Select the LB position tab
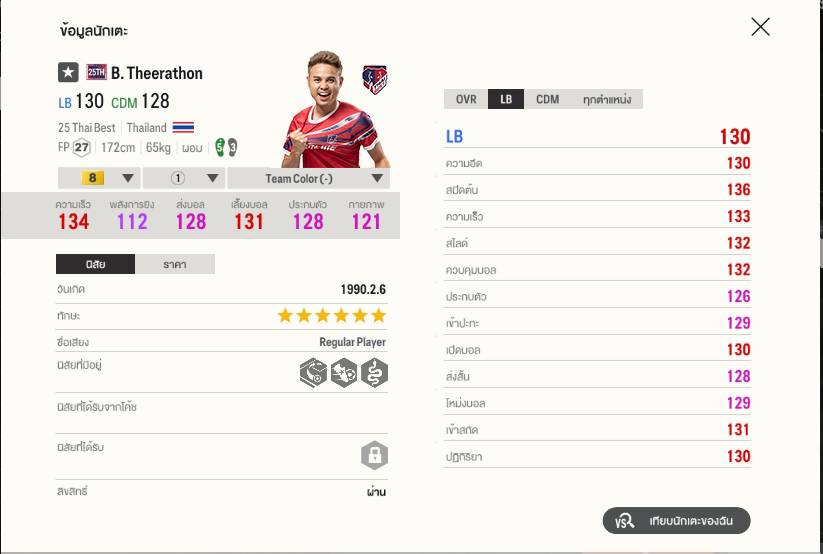 point(506,99)
